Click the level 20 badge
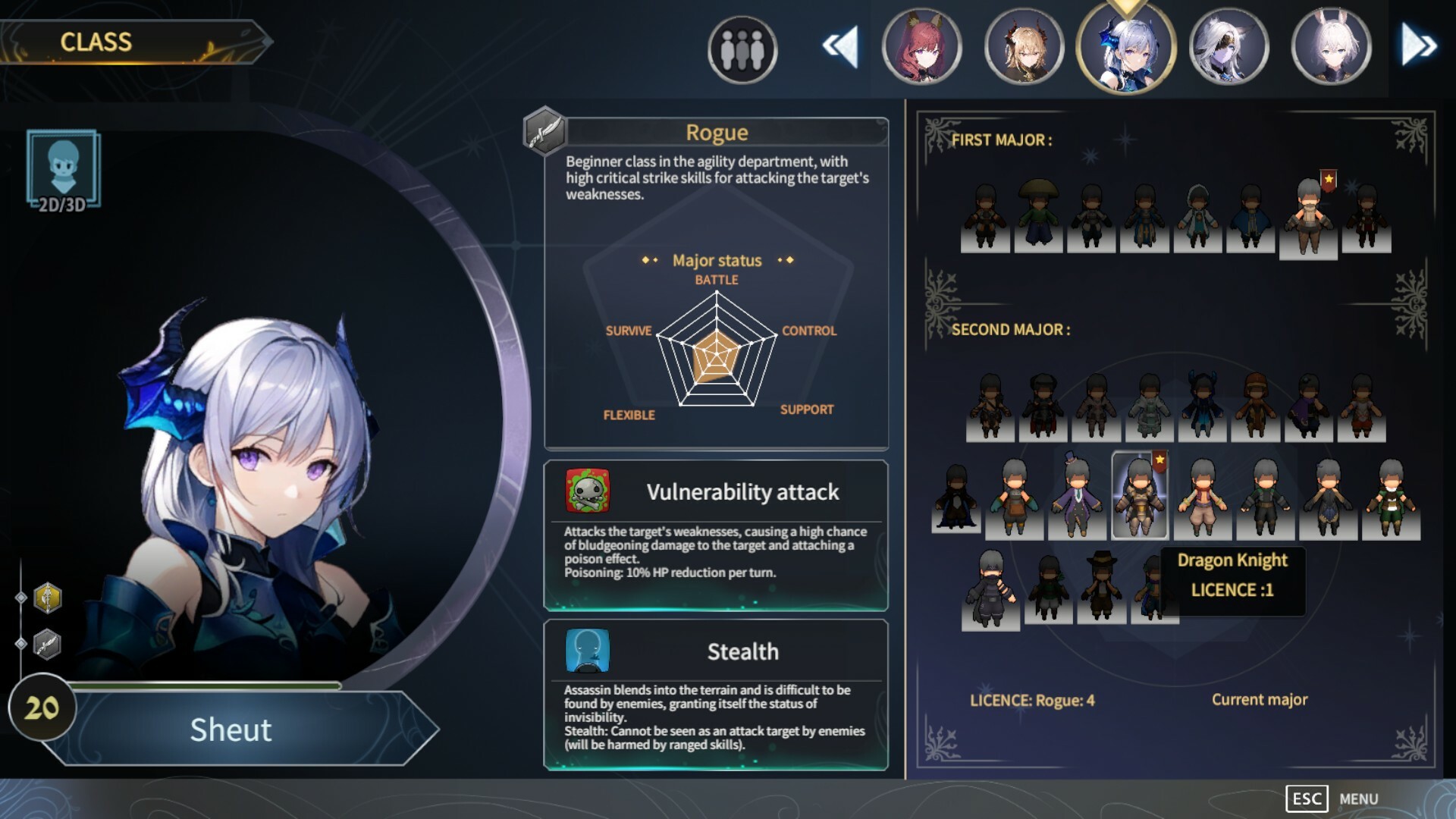 pos(42,707)
